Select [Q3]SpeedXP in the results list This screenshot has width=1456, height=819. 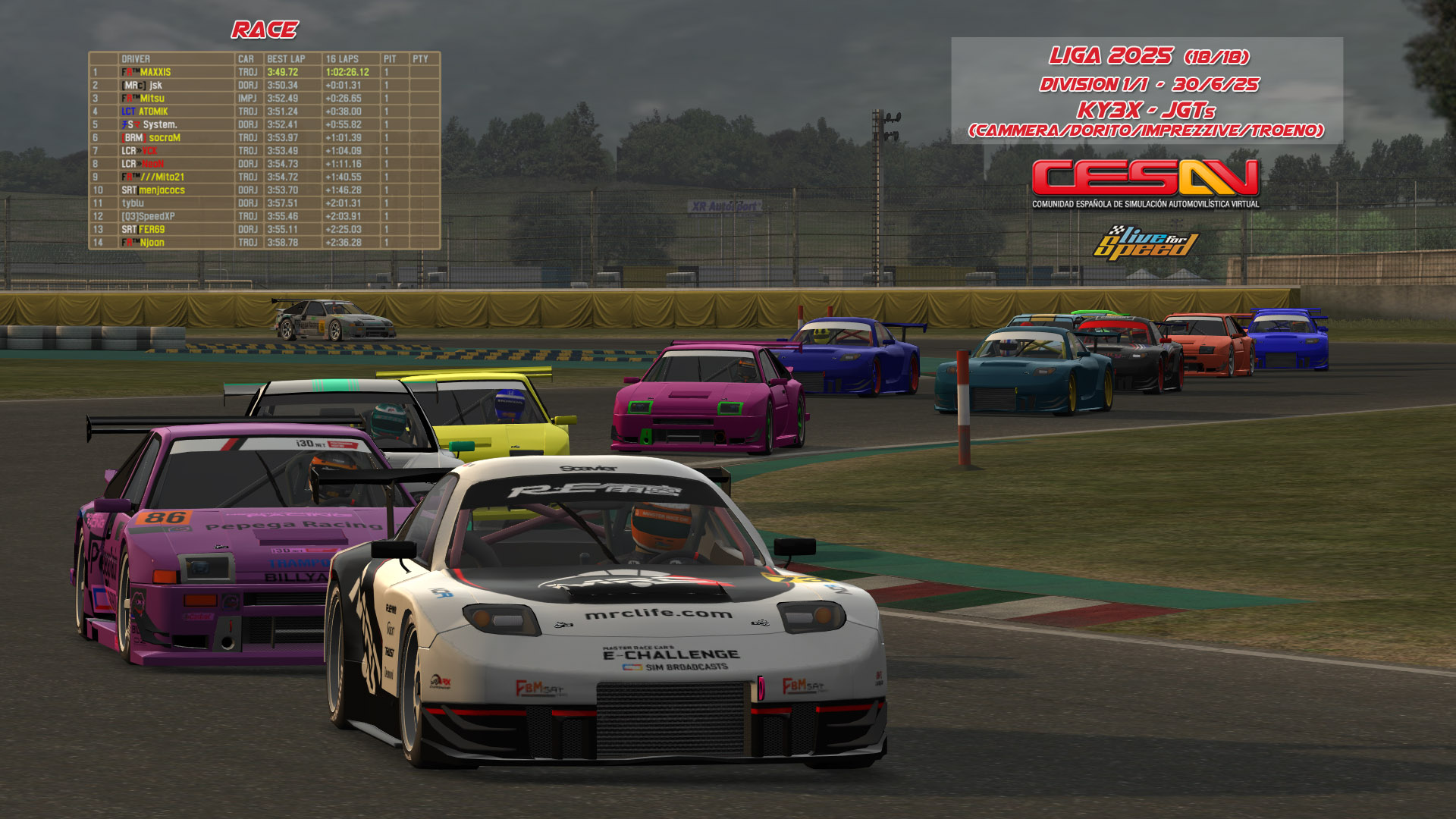pos(149,216)
